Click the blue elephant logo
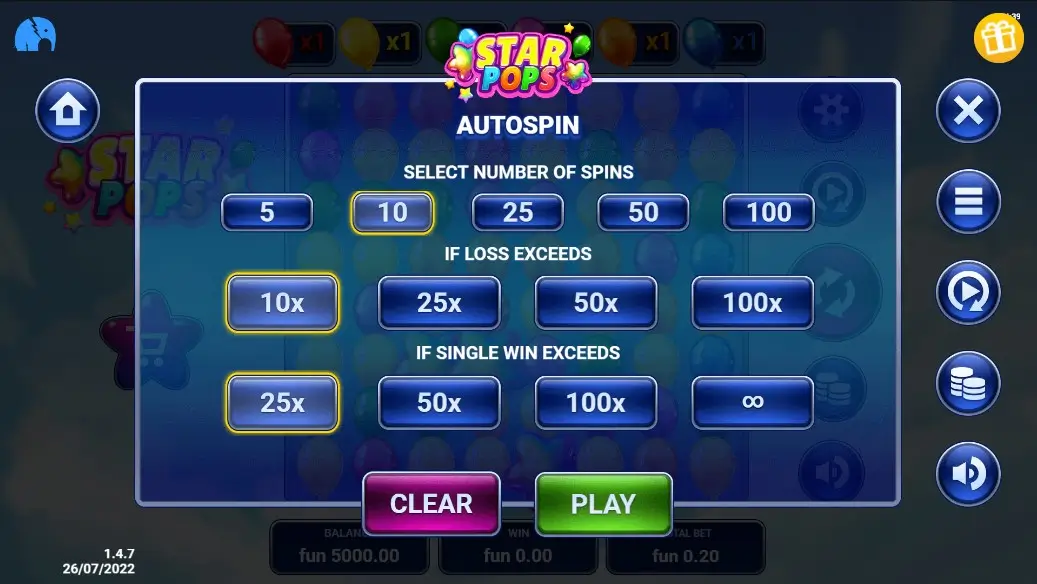Screen dimensions: 1037x584 point(35,37)
